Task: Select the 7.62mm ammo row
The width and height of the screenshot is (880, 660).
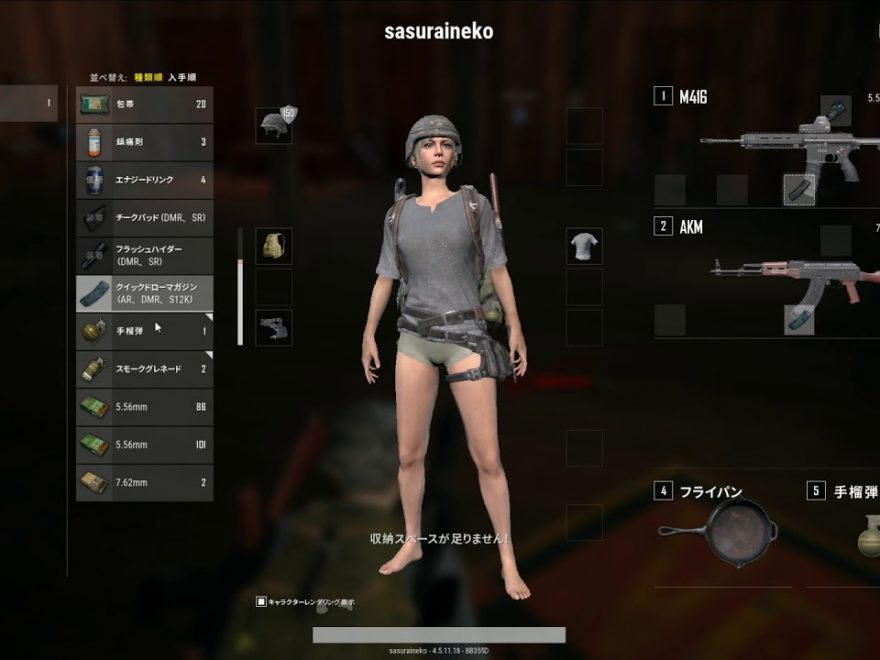Action: (x=144, y=483)
